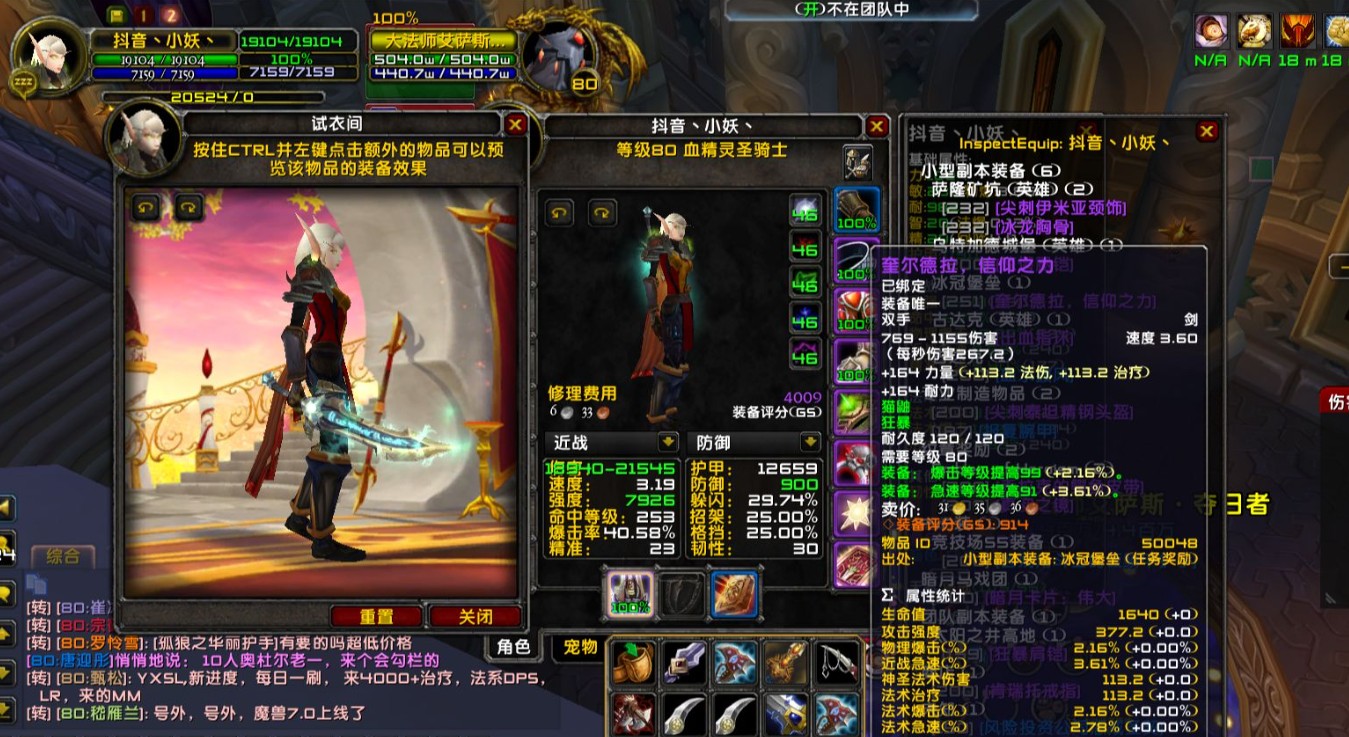1349x737 pixels.
Task: Click the target boss portrait
Action: pyautogui.click(x=558, y=57)
